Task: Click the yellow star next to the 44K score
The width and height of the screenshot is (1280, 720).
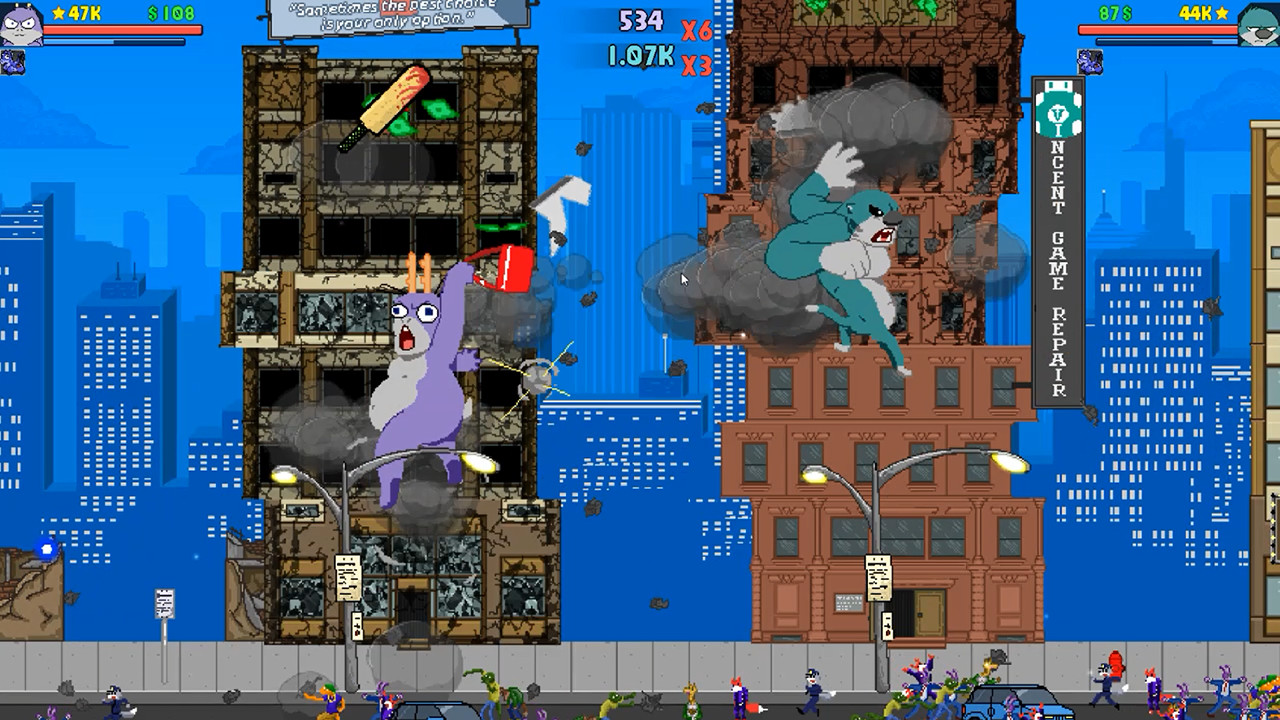Action: tap(1220, 13)
